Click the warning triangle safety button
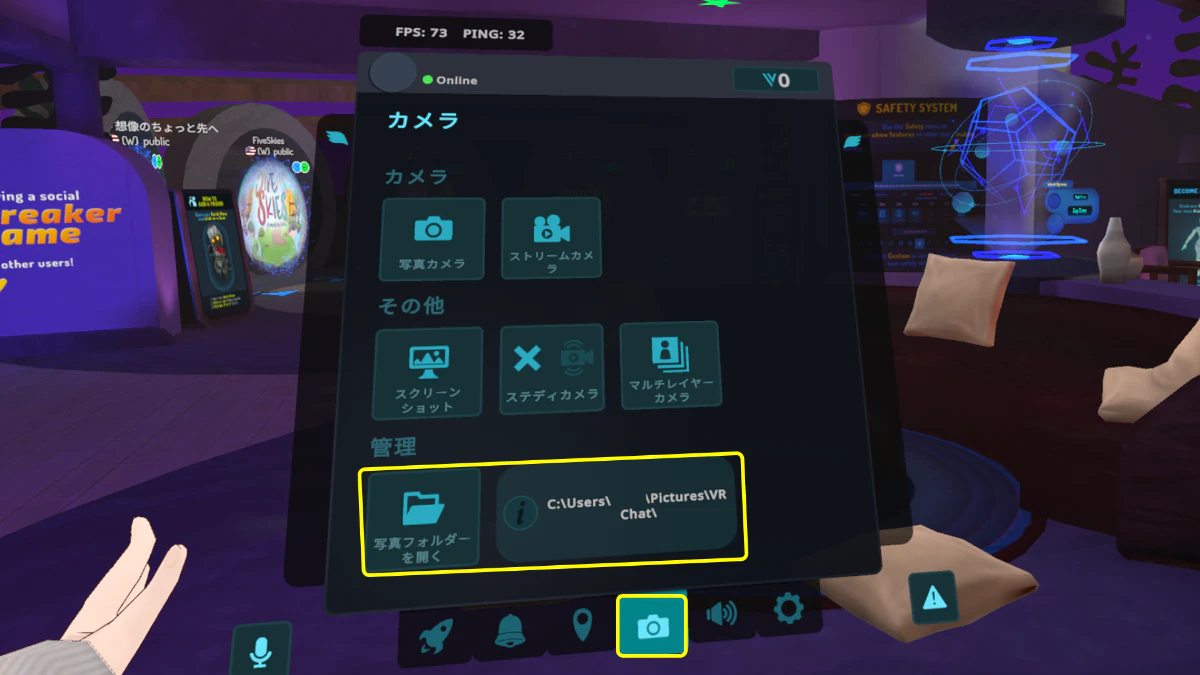Viewport: 1200px width, 675px height. [x=933, y=598]
